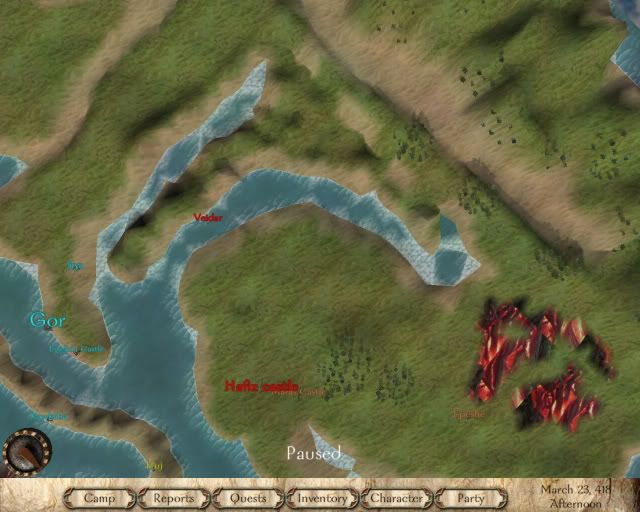Open the Reports screen

click(174, 498)
